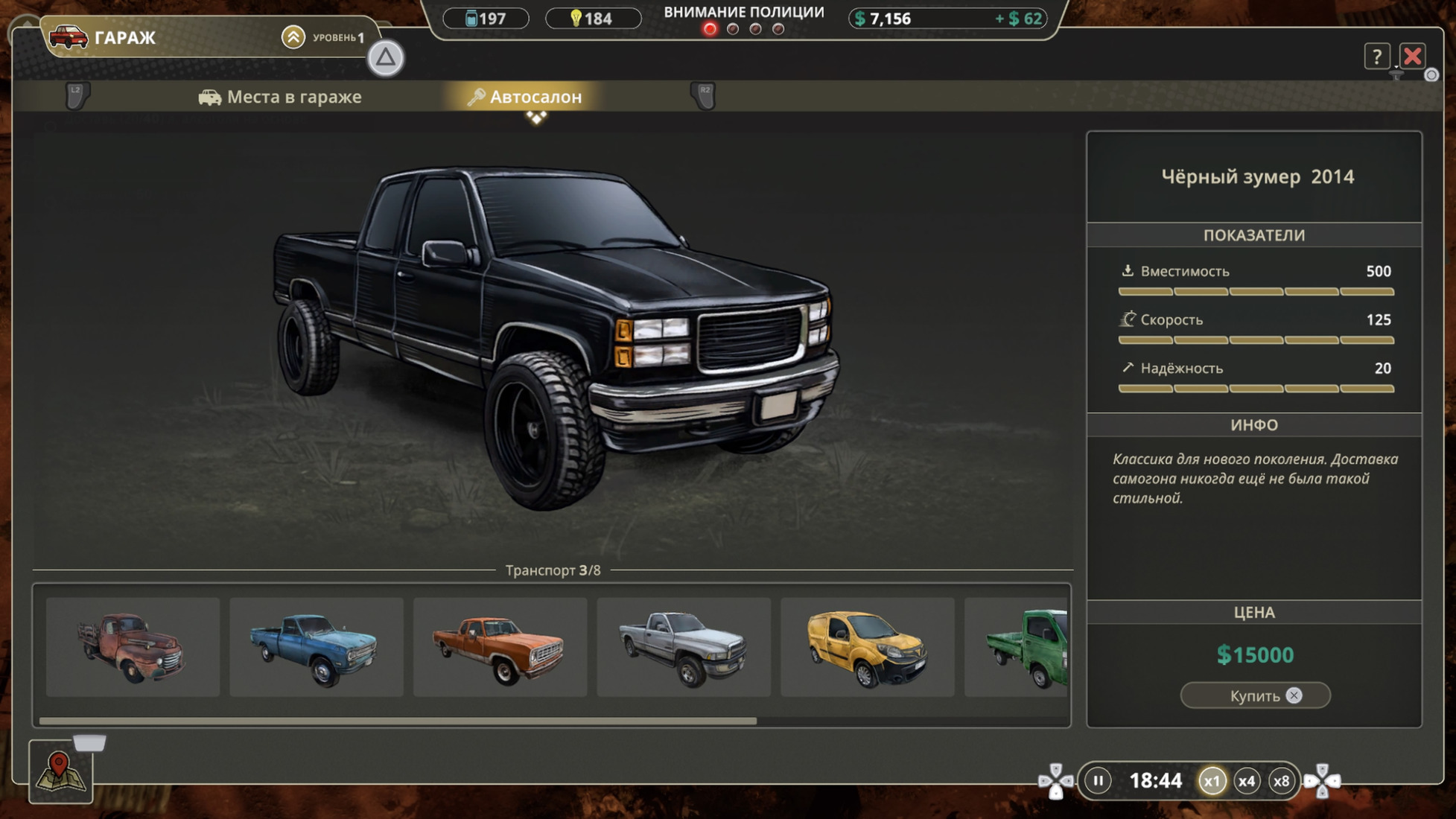Pause the game clock
This screenshot has width=1456, height=819.
pyautogui.click(x=1098, y=780)
